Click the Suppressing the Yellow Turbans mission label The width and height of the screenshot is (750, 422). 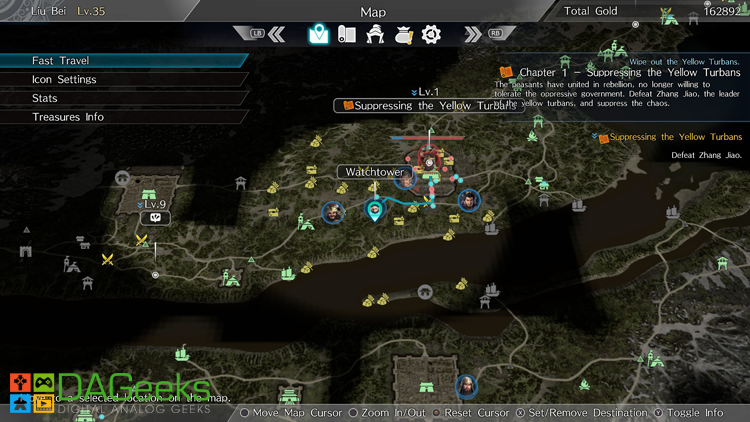pyautogui.click(x=430, y=106)
